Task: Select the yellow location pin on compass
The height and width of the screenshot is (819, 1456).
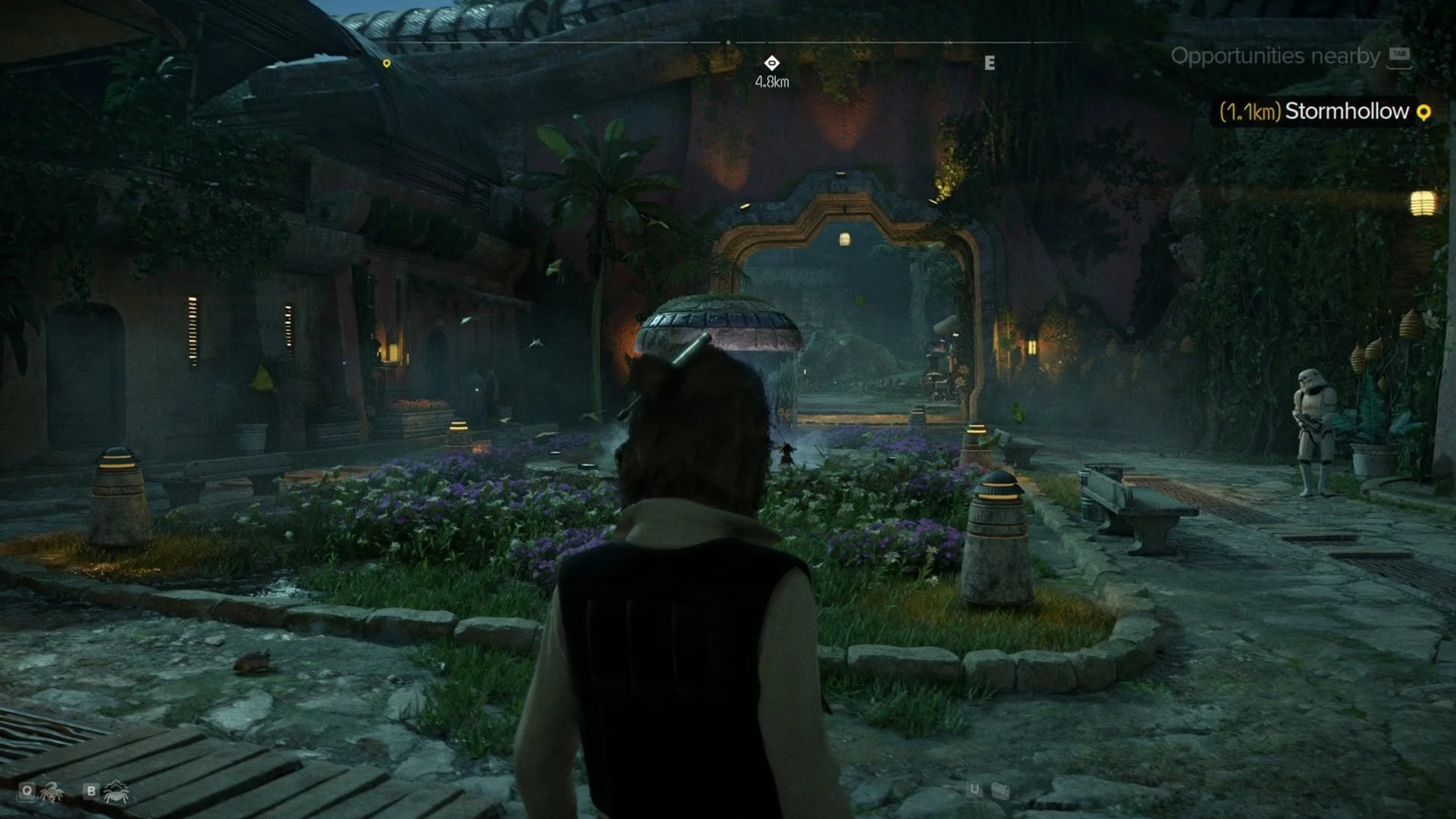Action: tap(387, 64)
